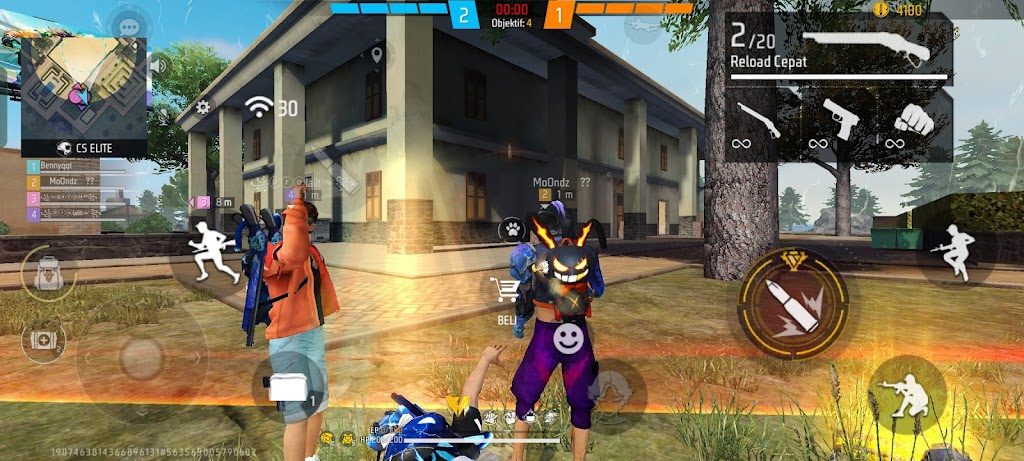1024x461 pixels.
Task: Open the minimap in the corner
Action: 84,91
